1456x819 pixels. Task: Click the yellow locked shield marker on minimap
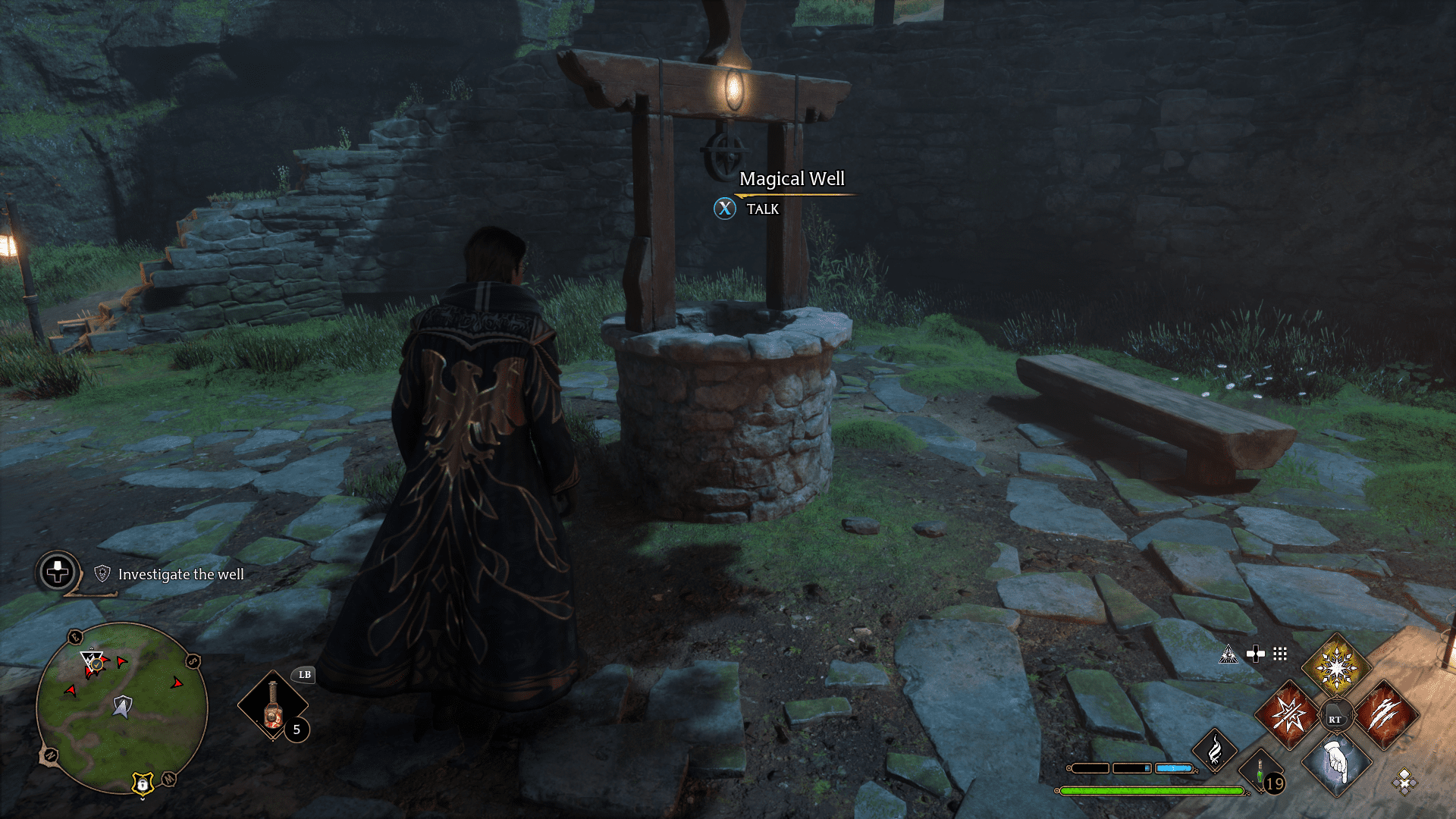(x=143, y=783)
